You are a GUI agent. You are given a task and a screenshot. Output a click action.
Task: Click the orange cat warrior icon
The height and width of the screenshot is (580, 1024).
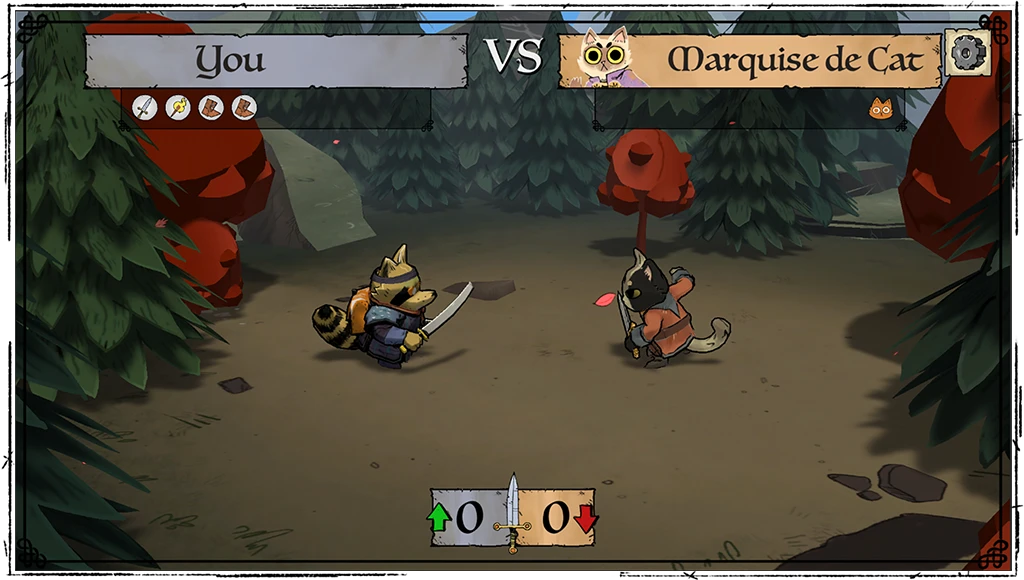coord(881,108)
